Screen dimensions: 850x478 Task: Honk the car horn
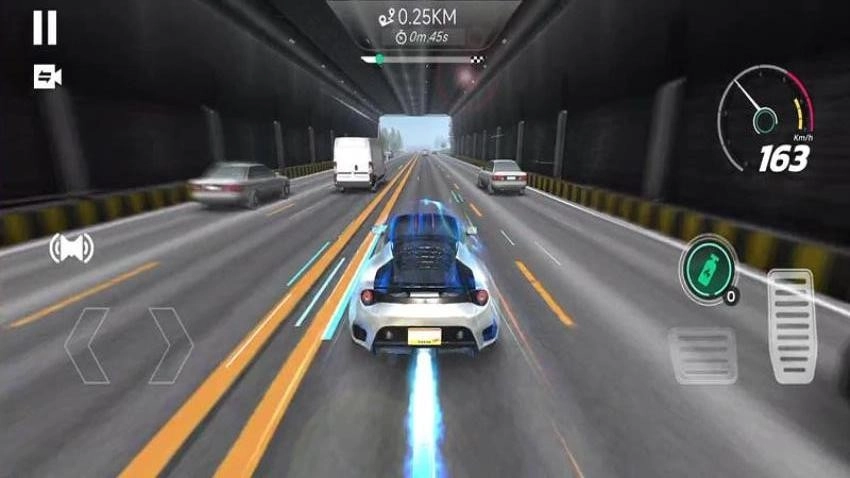tap(71, 248)
